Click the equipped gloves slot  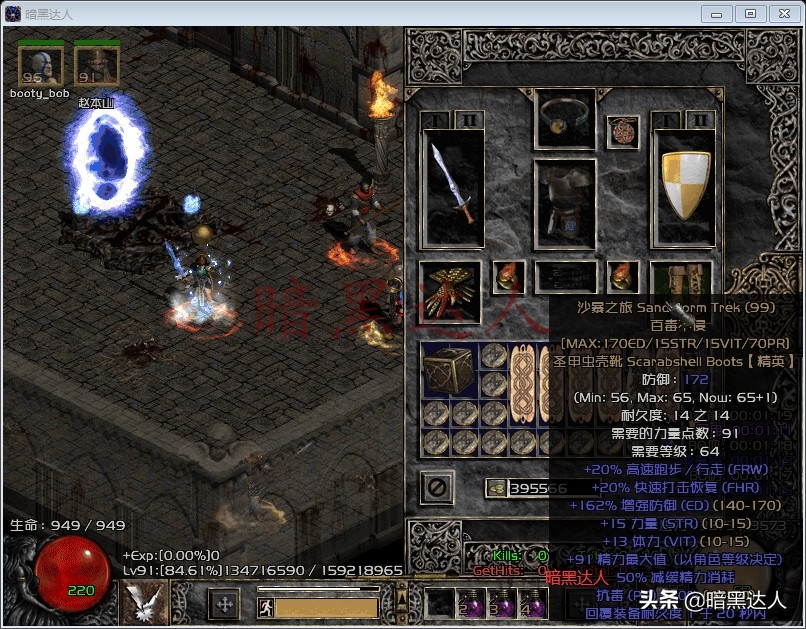pyautogui.click(x=449, y=291)
